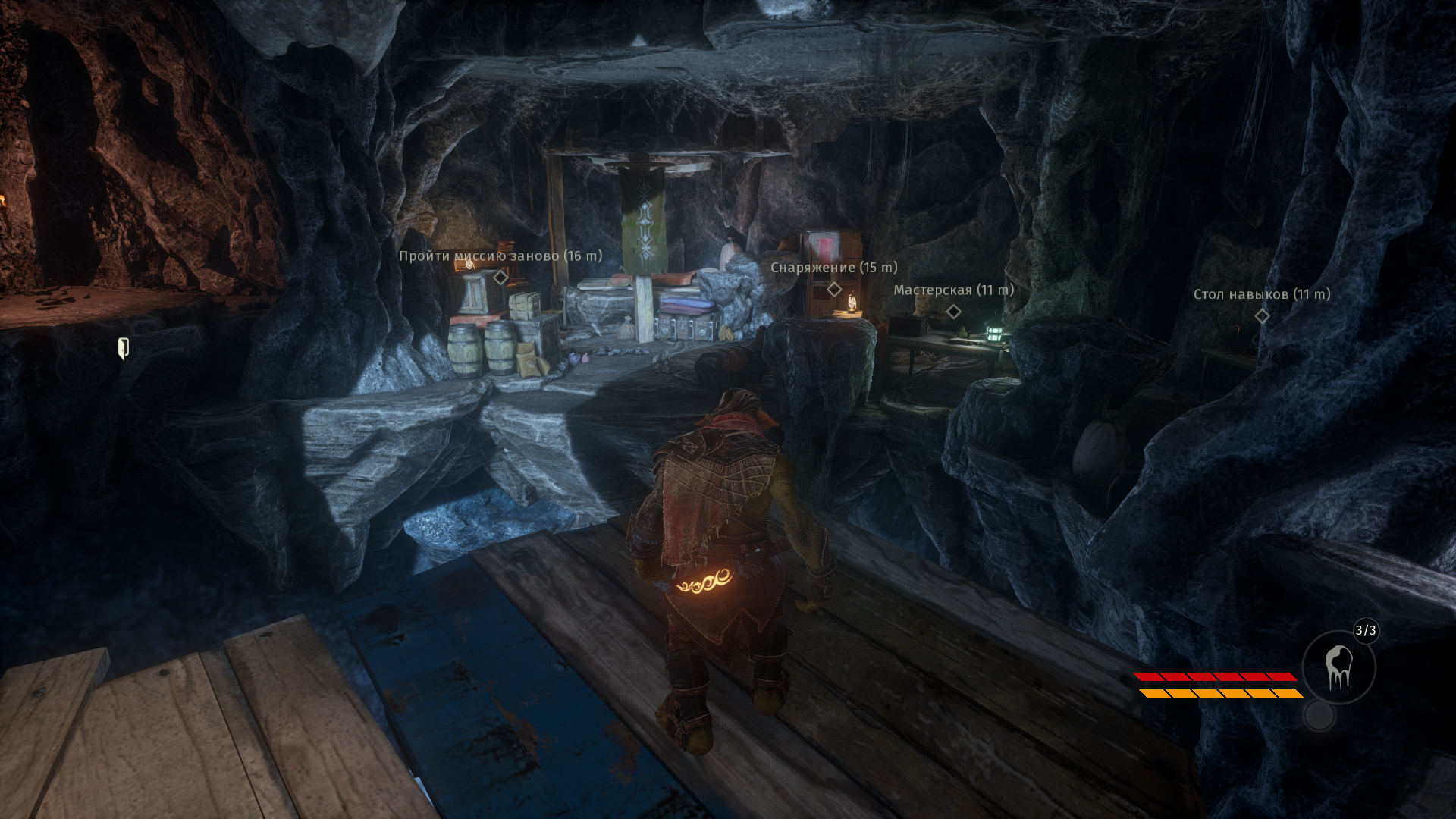The image size is (1456, 819).
Task: Choose the "Мастерская" waypoint marker
Action: click(x=954, y=311)
